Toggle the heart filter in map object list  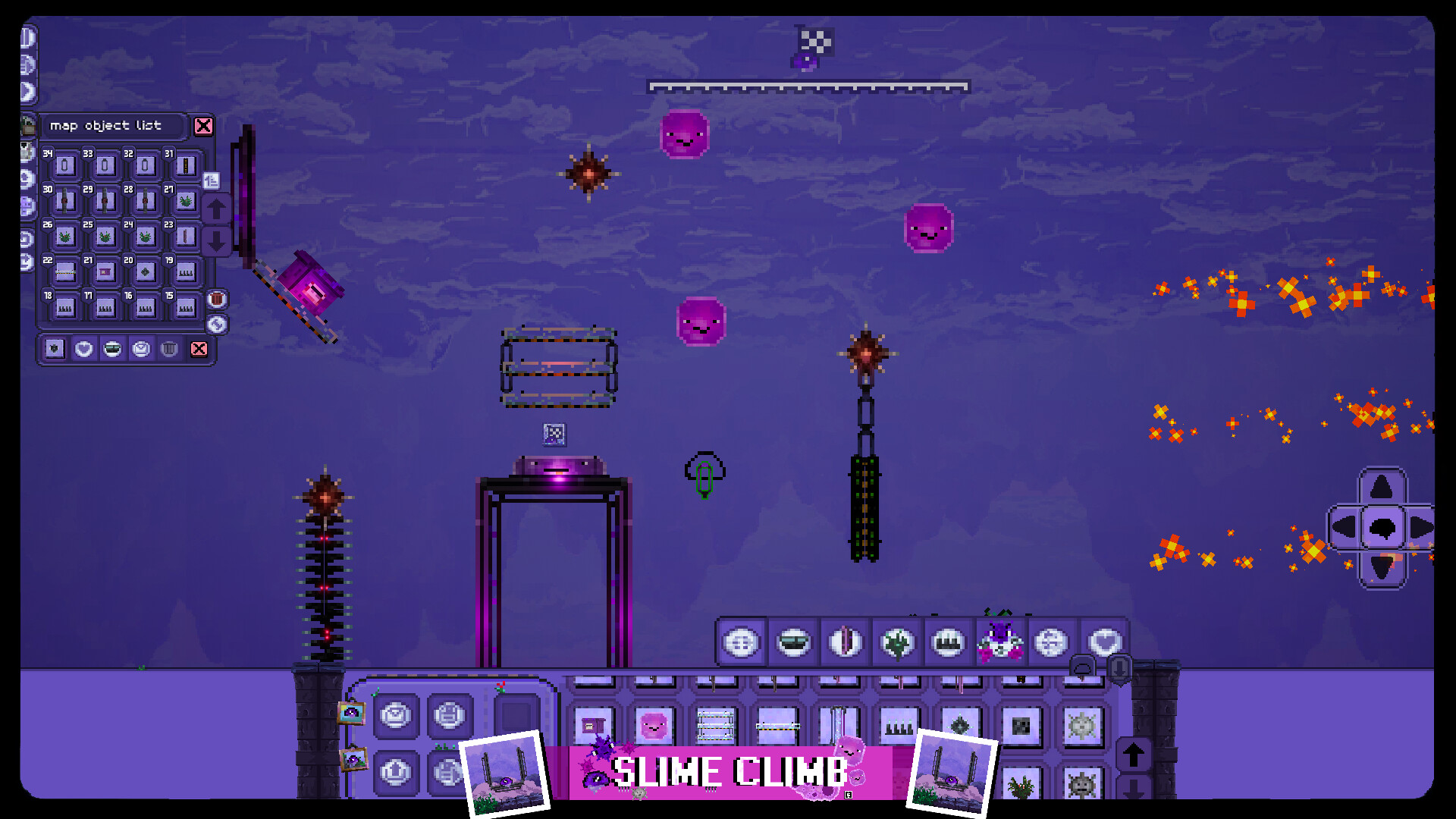83,350
